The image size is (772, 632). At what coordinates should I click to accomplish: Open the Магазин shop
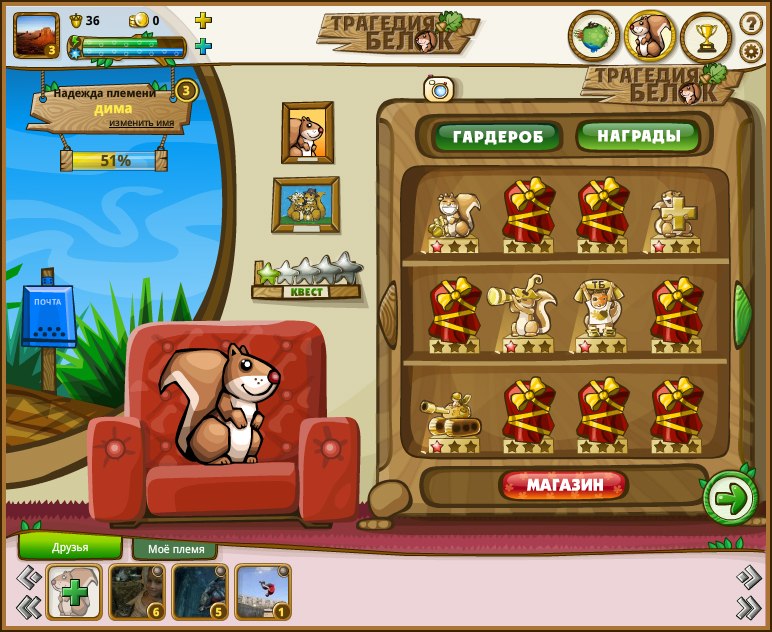(x=565, y=485)
